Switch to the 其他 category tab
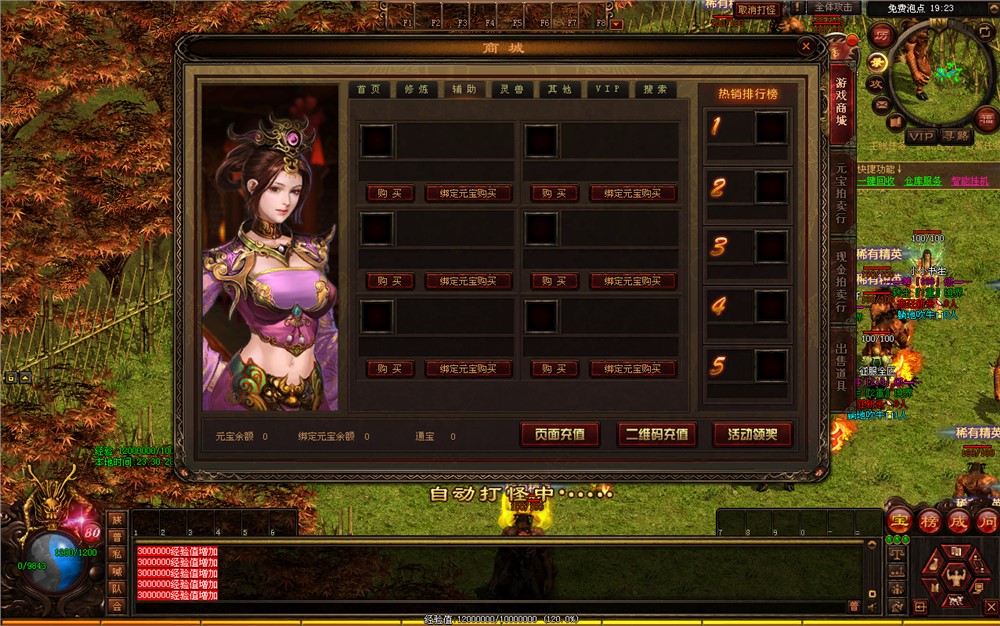Image resolution: width=1000 pixels, height=626 pixels. [559, 89]
